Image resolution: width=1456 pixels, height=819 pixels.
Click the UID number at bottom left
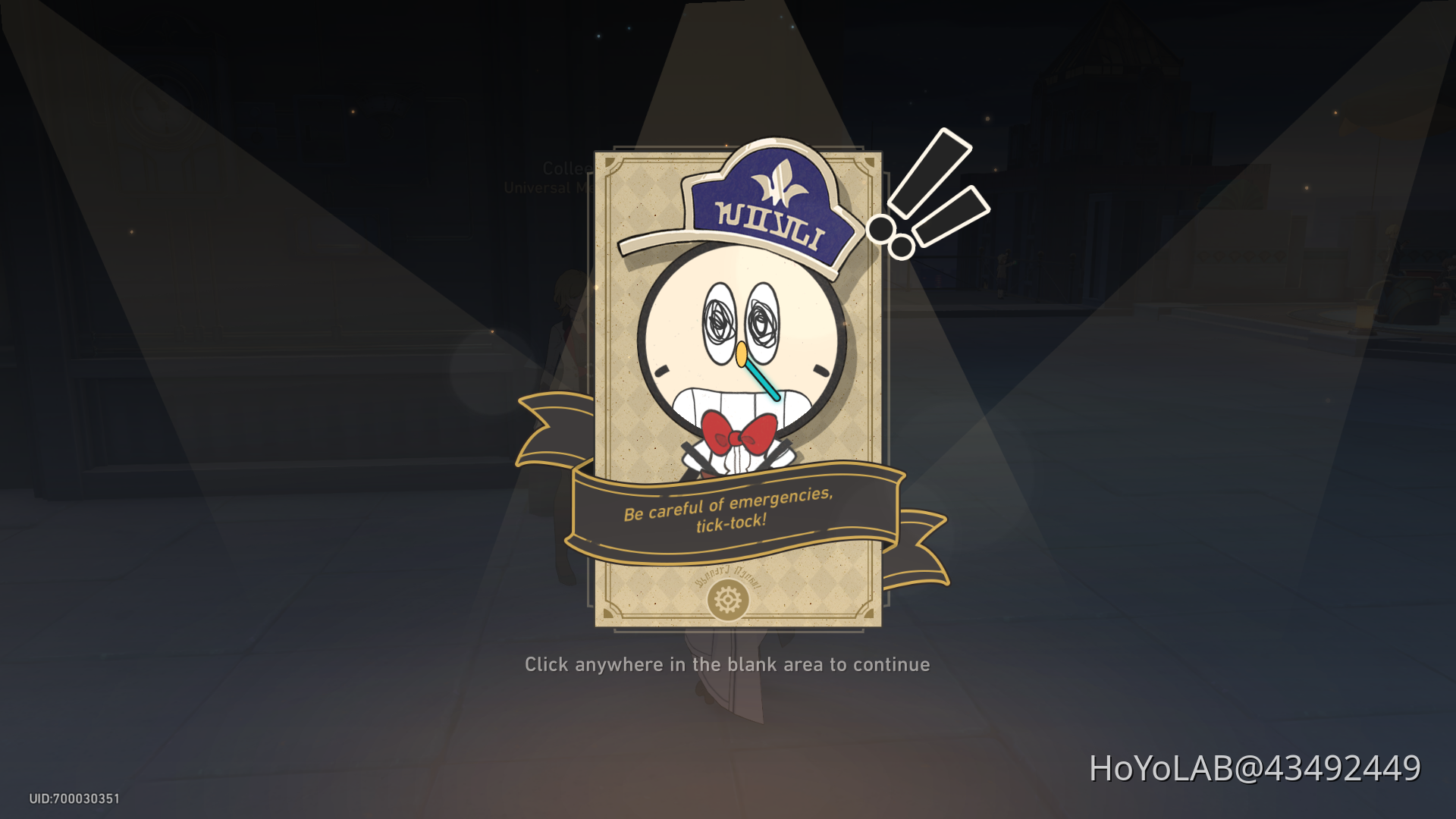click(74, 798)
